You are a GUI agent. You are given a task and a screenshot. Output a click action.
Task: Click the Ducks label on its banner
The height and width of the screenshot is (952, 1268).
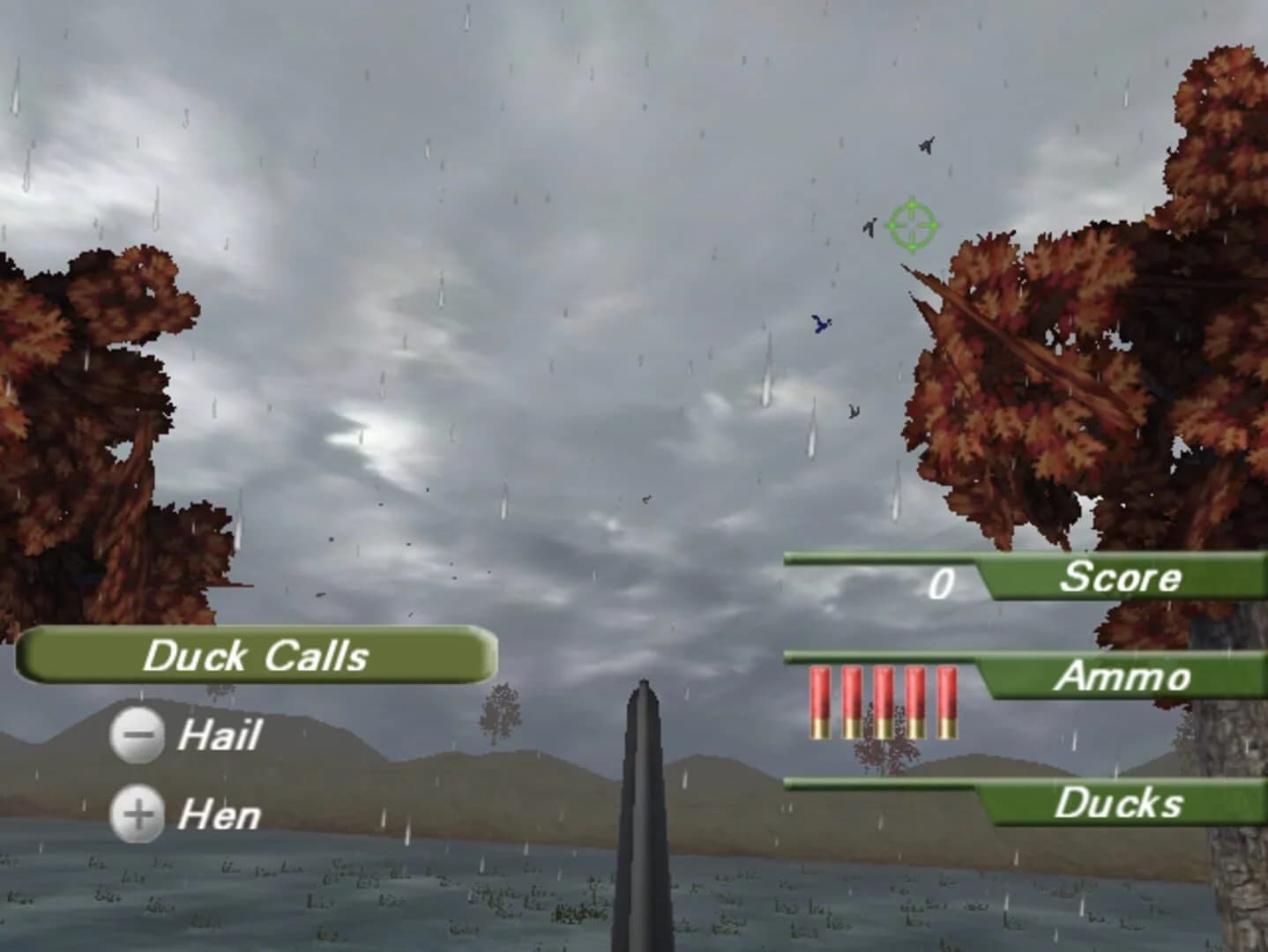coord(1119,804)
